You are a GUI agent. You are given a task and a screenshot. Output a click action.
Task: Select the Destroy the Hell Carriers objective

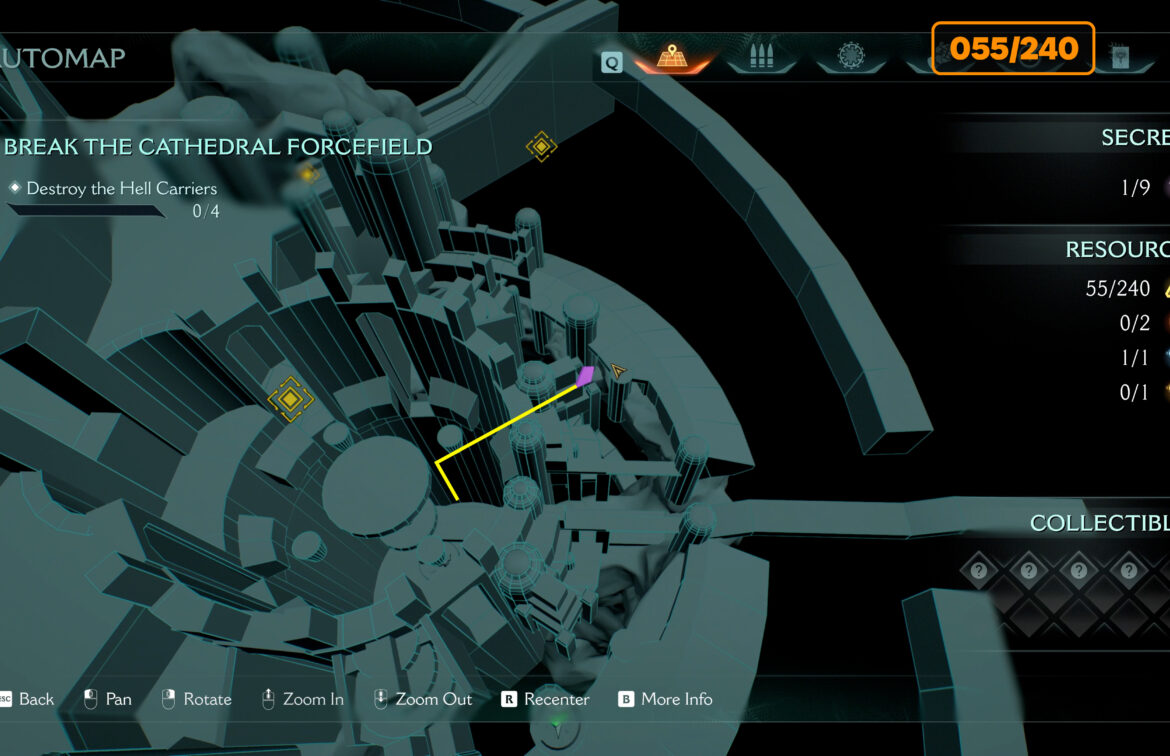click(121, 188)
